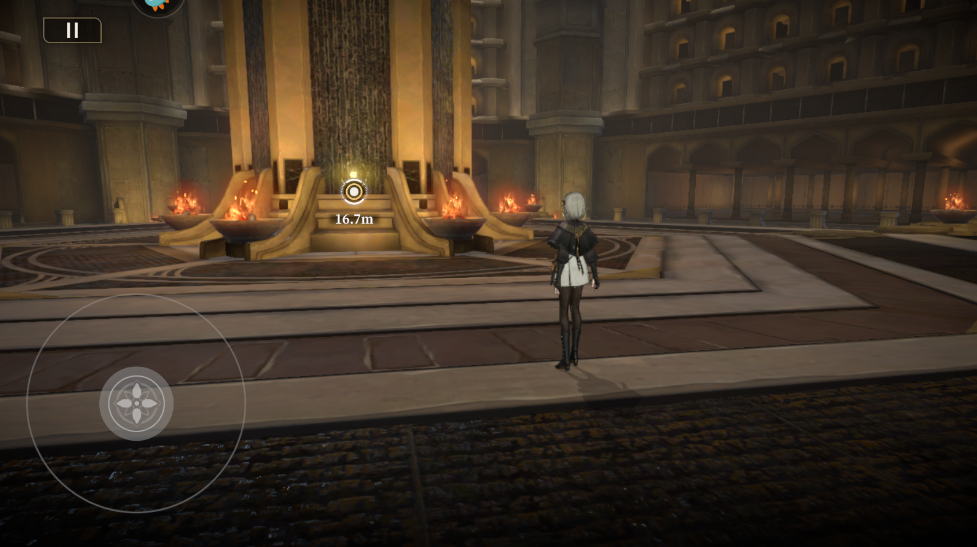Screen dimensions: 977x547
Task: Select the objective waypoint marker showing 16.7m
Action: point(354,192)
